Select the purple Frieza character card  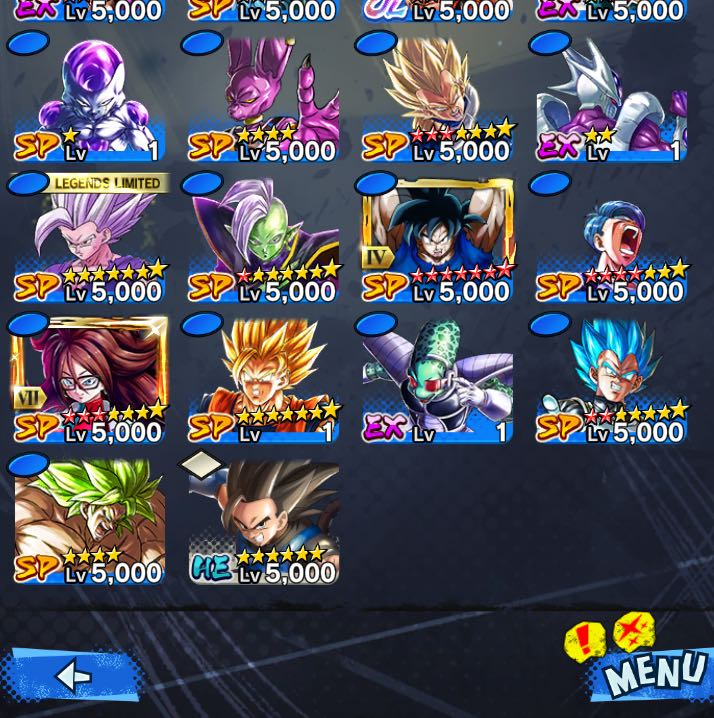coord(90,100)
